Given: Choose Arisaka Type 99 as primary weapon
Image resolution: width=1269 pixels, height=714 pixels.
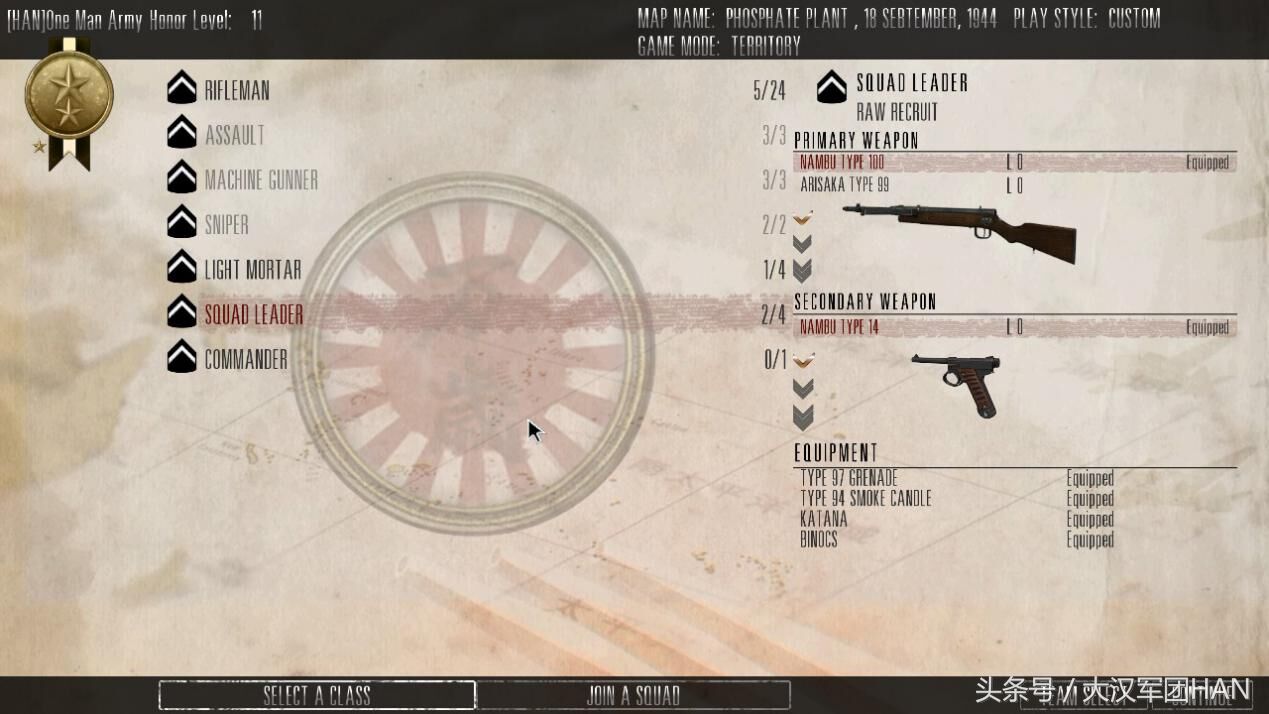Looking at the screenshot, I should click(x=845, y=185).
